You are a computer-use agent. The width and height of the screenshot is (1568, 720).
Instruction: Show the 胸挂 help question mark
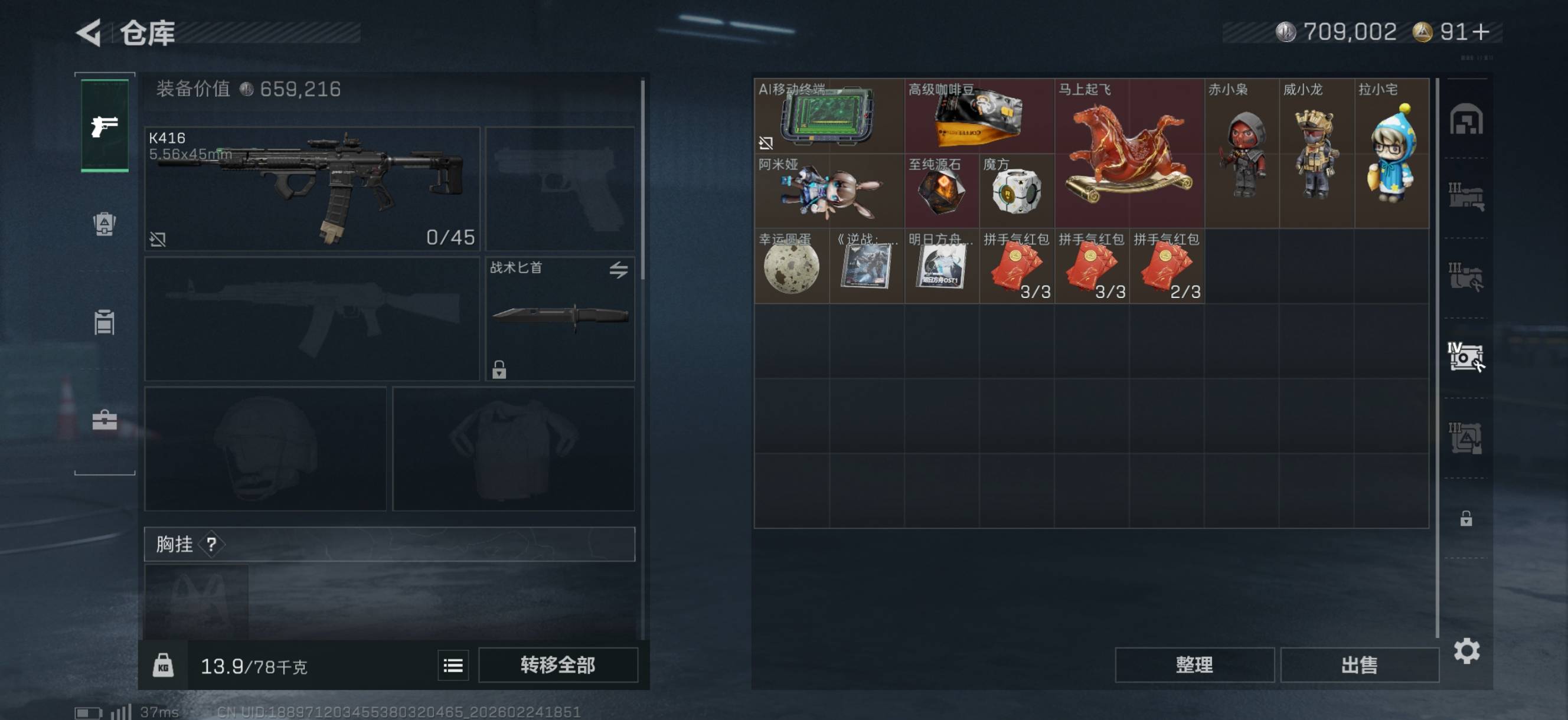pyautogui.click(x=211, y=544)
